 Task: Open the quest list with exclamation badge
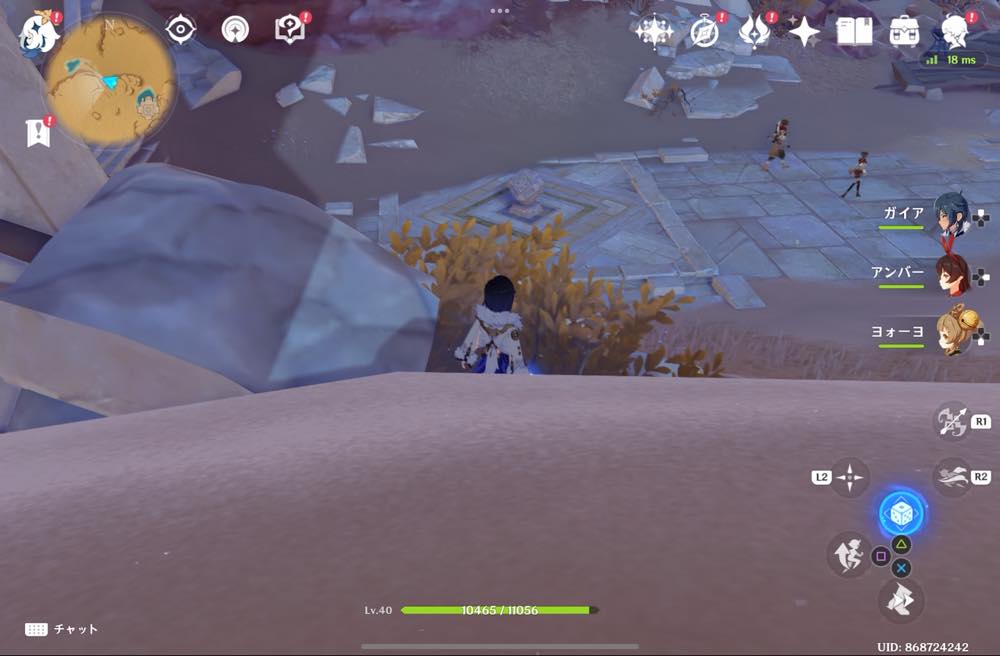click(289, 29)
